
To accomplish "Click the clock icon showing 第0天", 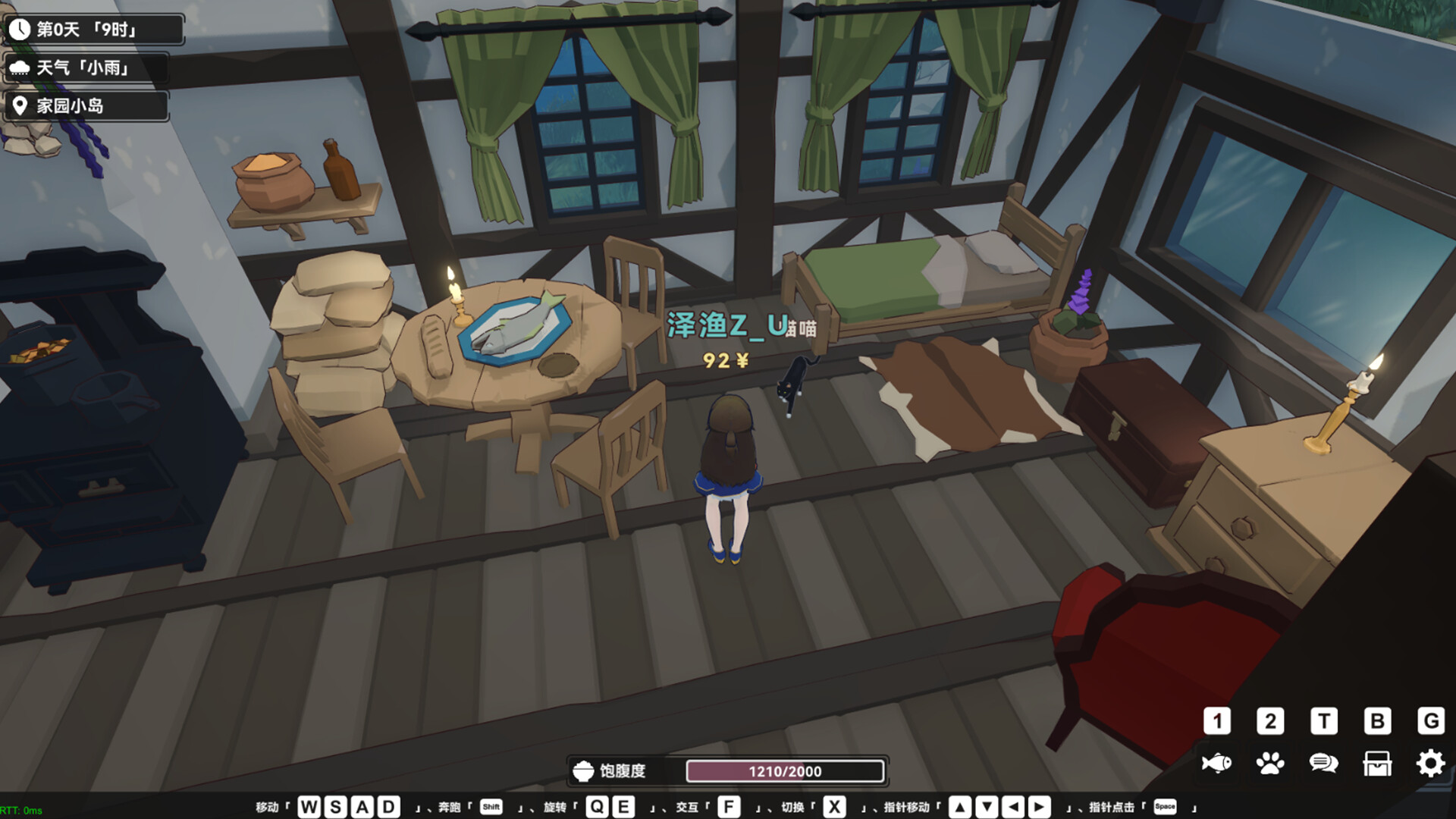I will (20, 30).
